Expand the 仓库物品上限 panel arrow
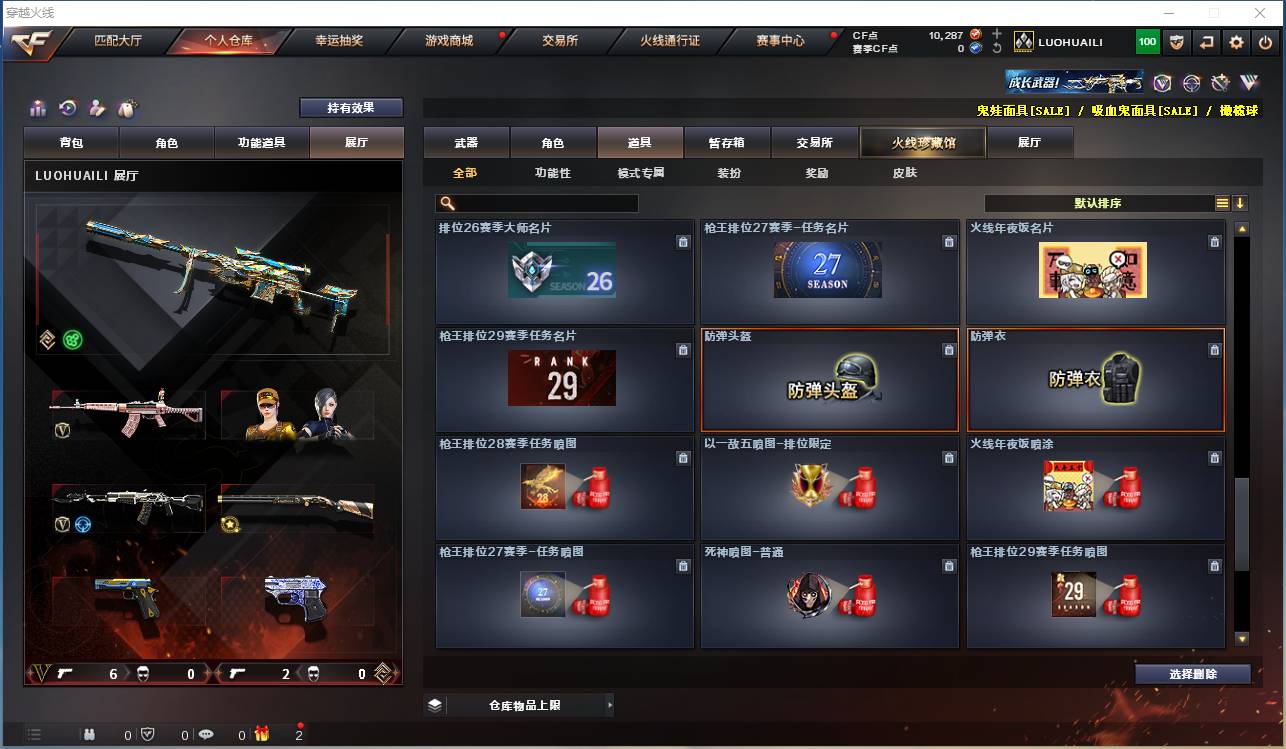This screenshot has width=1286, height=749. (610, 705)
